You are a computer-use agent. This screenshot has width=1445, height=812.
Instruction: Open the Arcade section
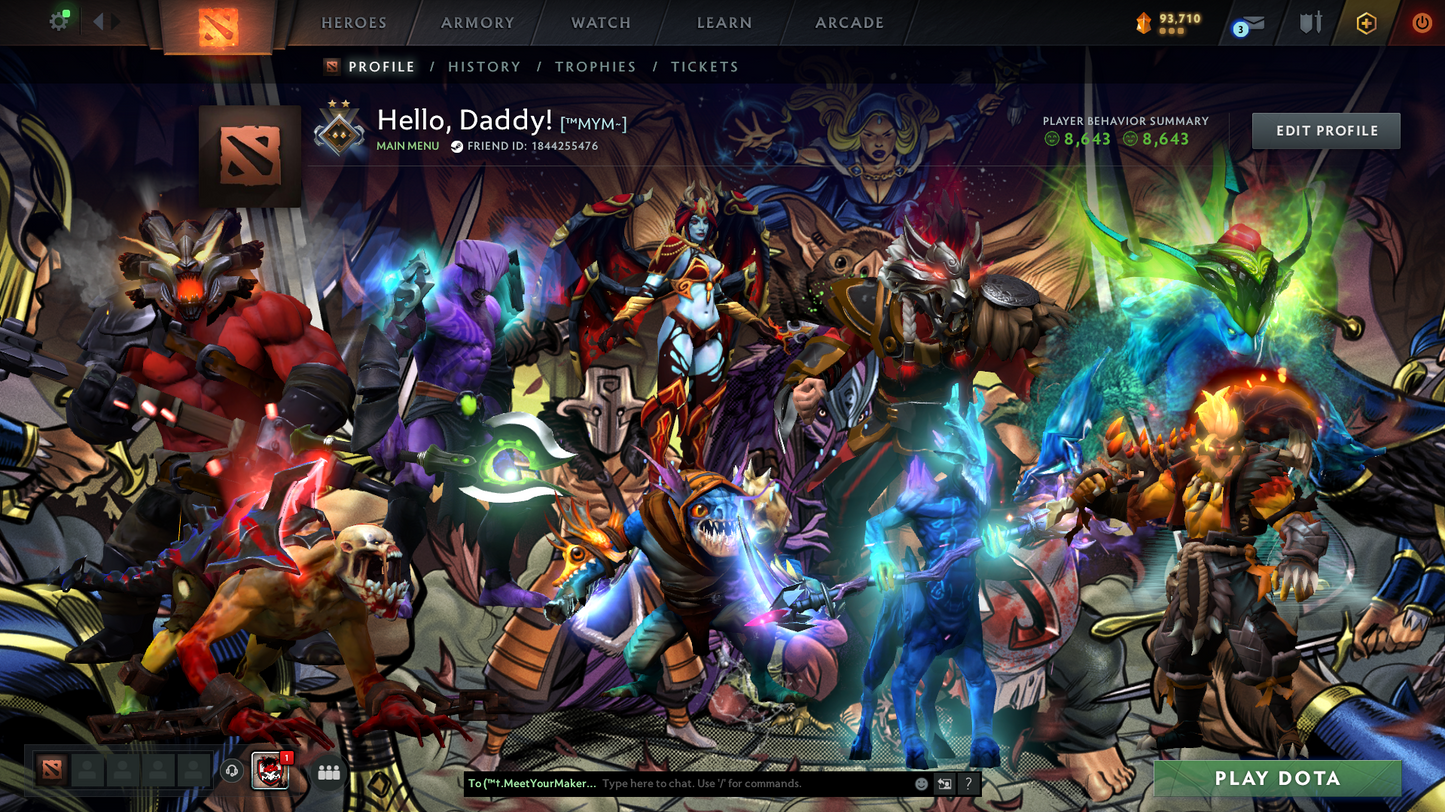pyautogui.click(x=849, y=23)
